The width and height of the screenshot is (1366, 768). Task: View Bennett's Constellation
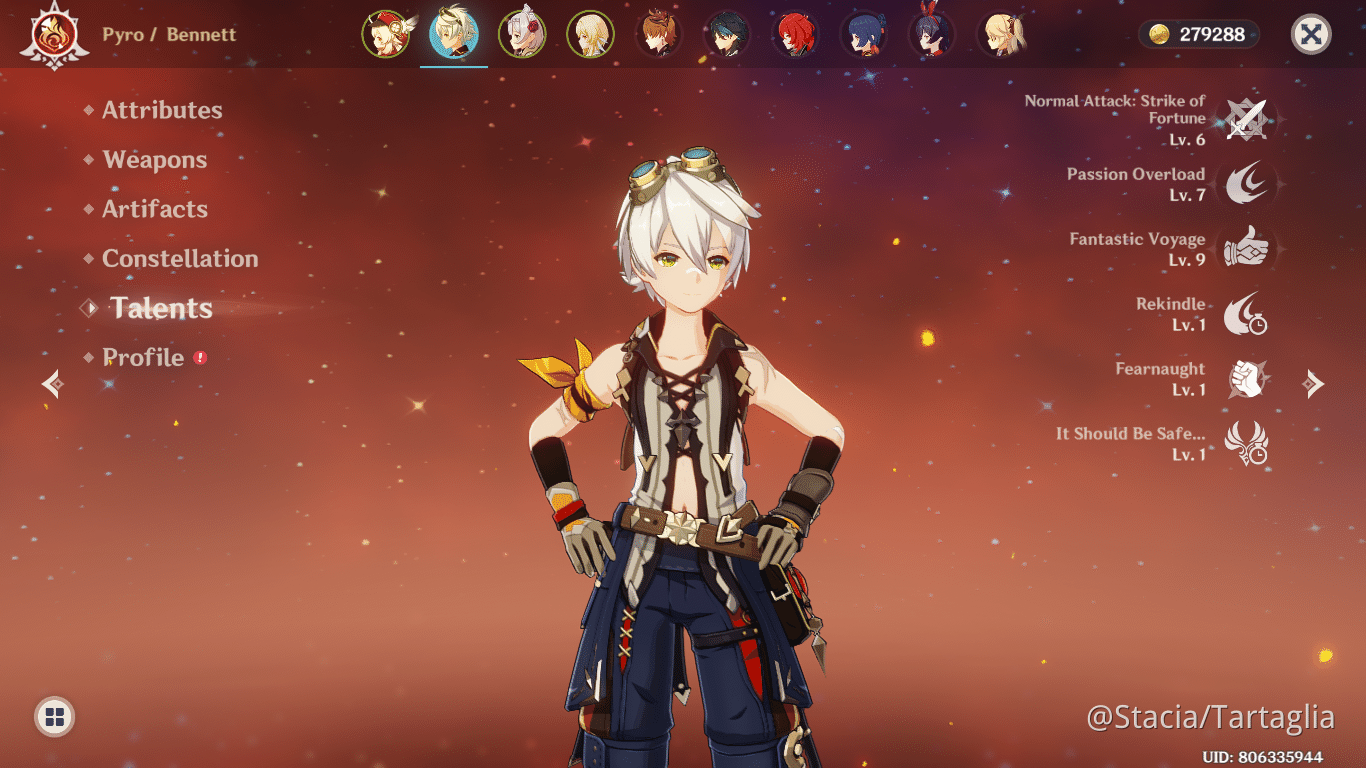tap(180, 258)
